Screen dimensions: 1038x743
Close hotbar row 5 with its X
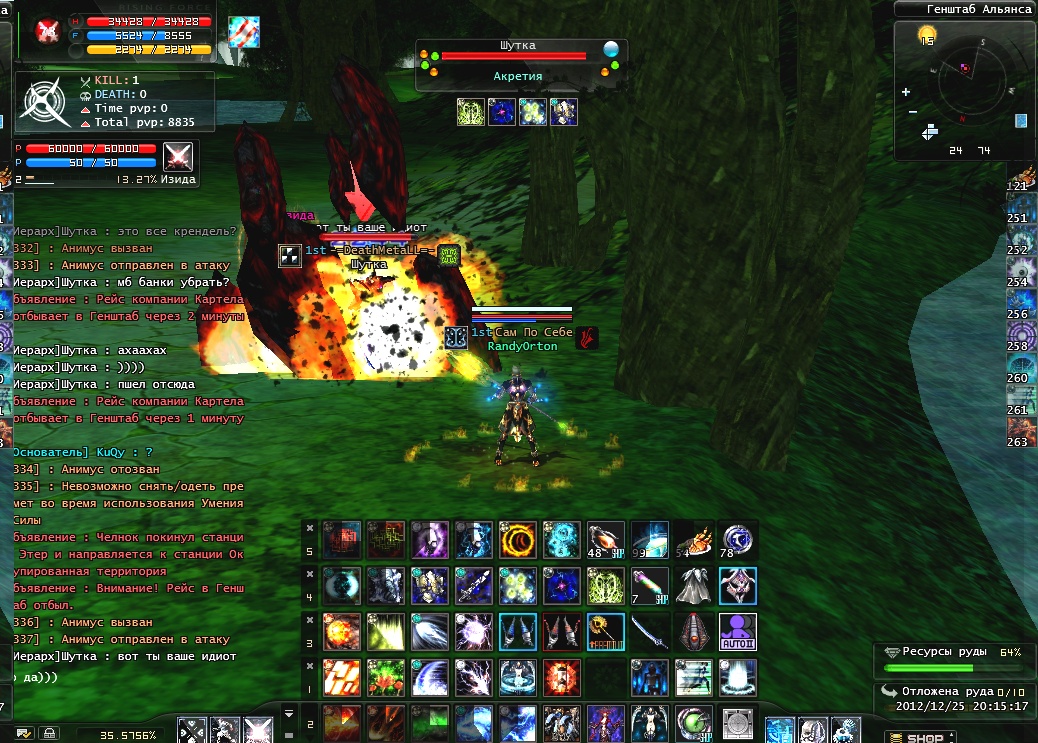pyautogui.click(x=310, y=528)
